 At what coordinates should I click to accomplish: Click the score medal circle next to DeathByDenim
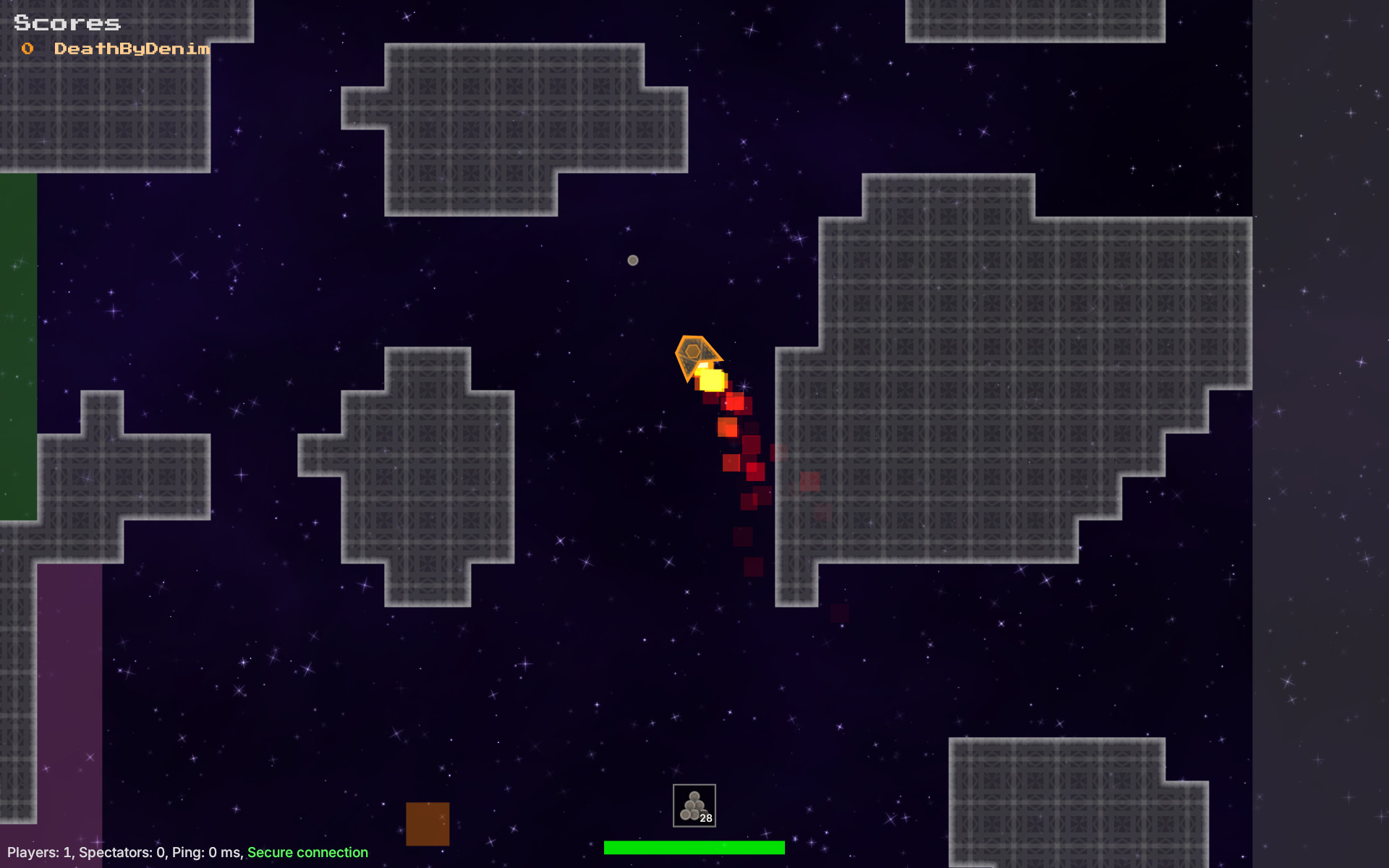pos(27,48)
